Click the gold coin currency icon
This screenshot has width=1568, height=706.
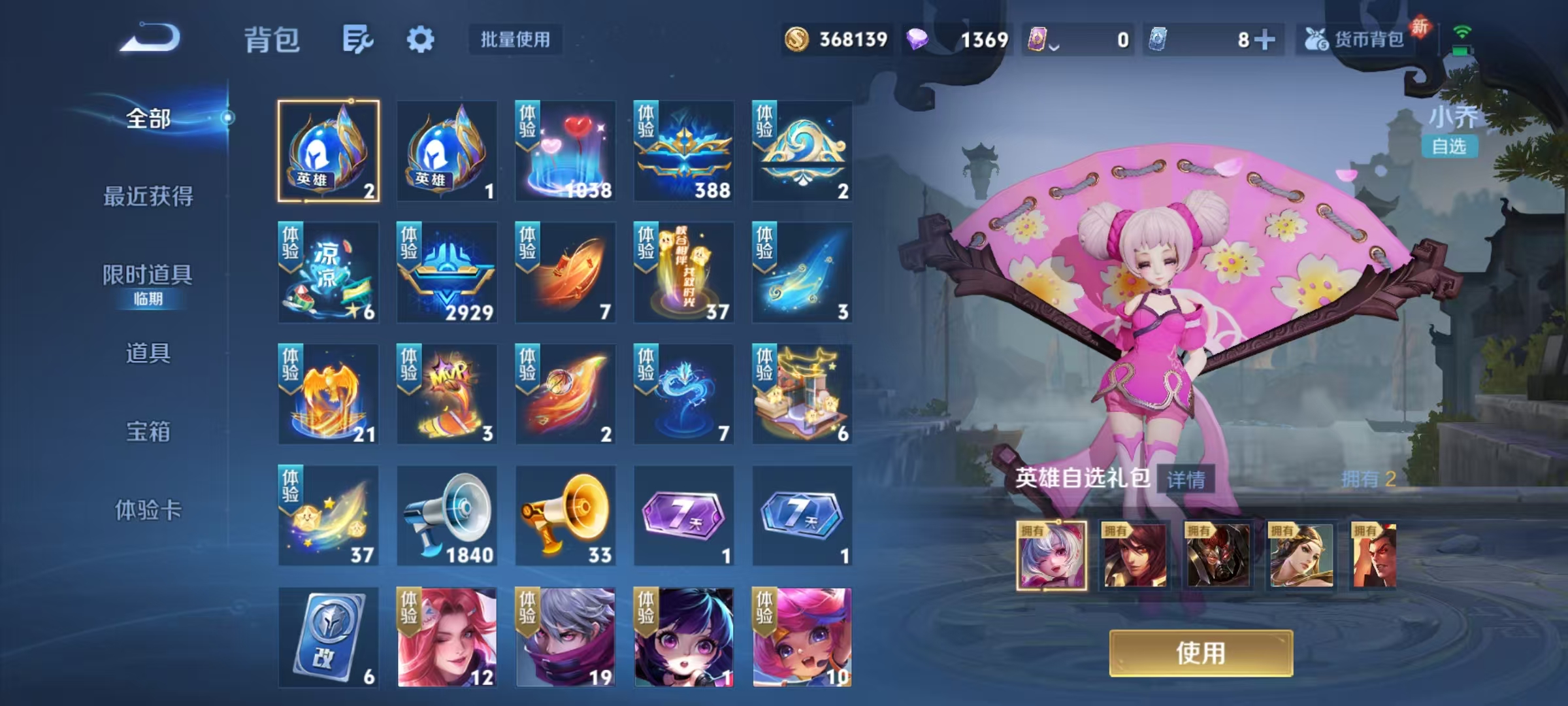(x=798, y=39)
